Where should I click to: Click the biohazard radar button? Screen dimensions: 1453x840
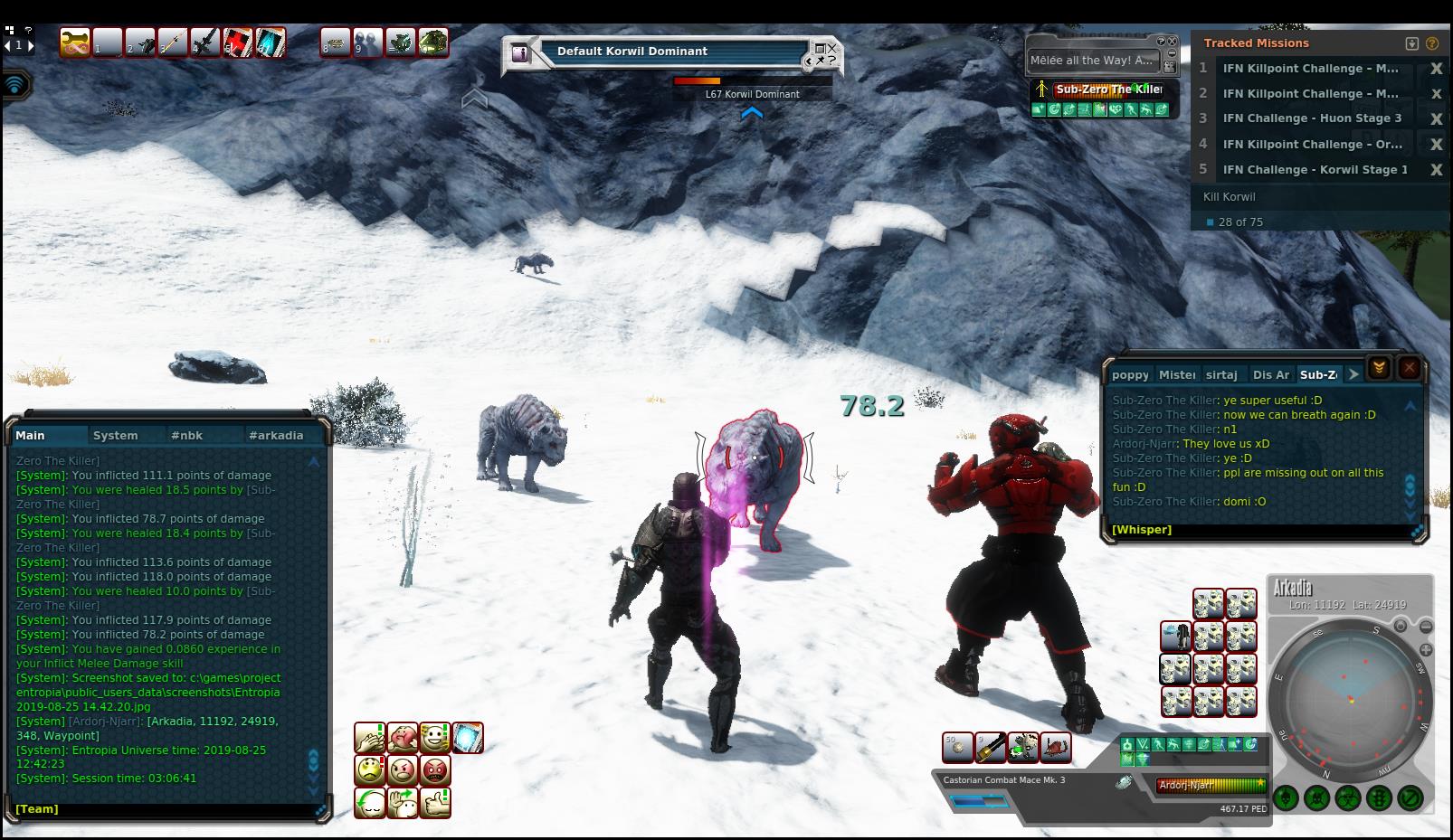[x=1348, y=798]
